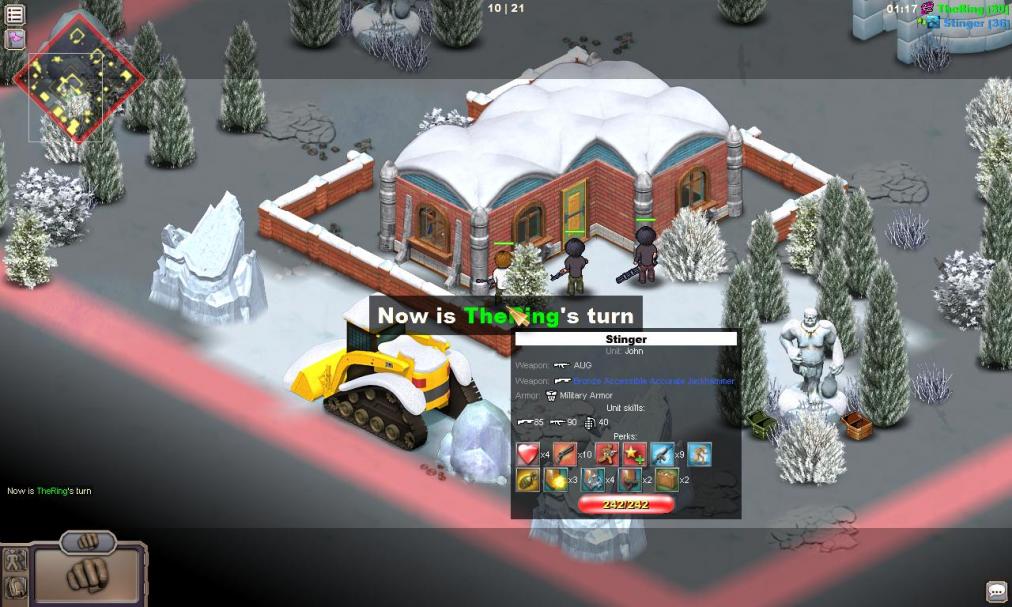Select player TheRing in the player list
Viewport: 1012px width, 607px height.
click(972, 8)
